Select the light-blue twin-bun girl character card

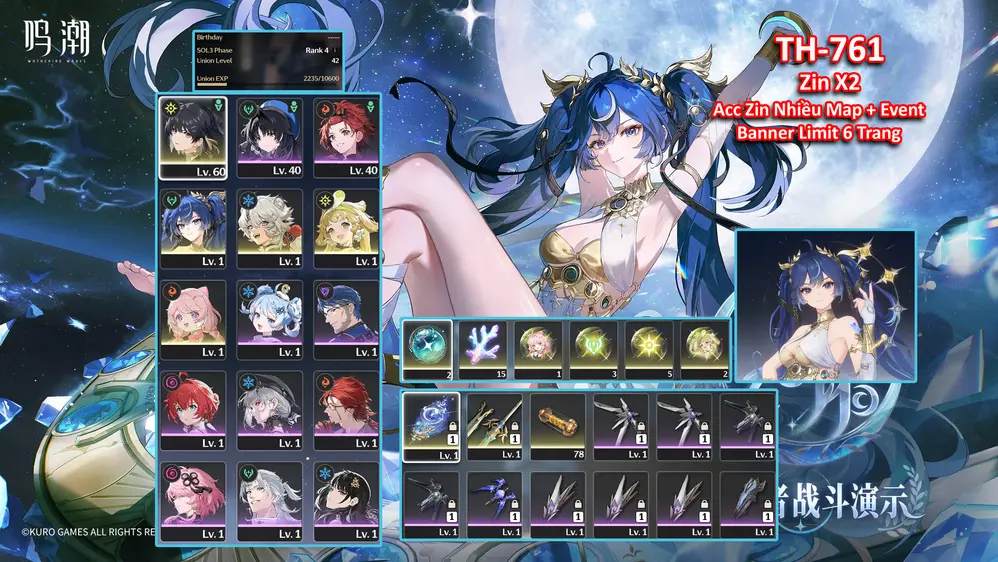pos(269,318)
